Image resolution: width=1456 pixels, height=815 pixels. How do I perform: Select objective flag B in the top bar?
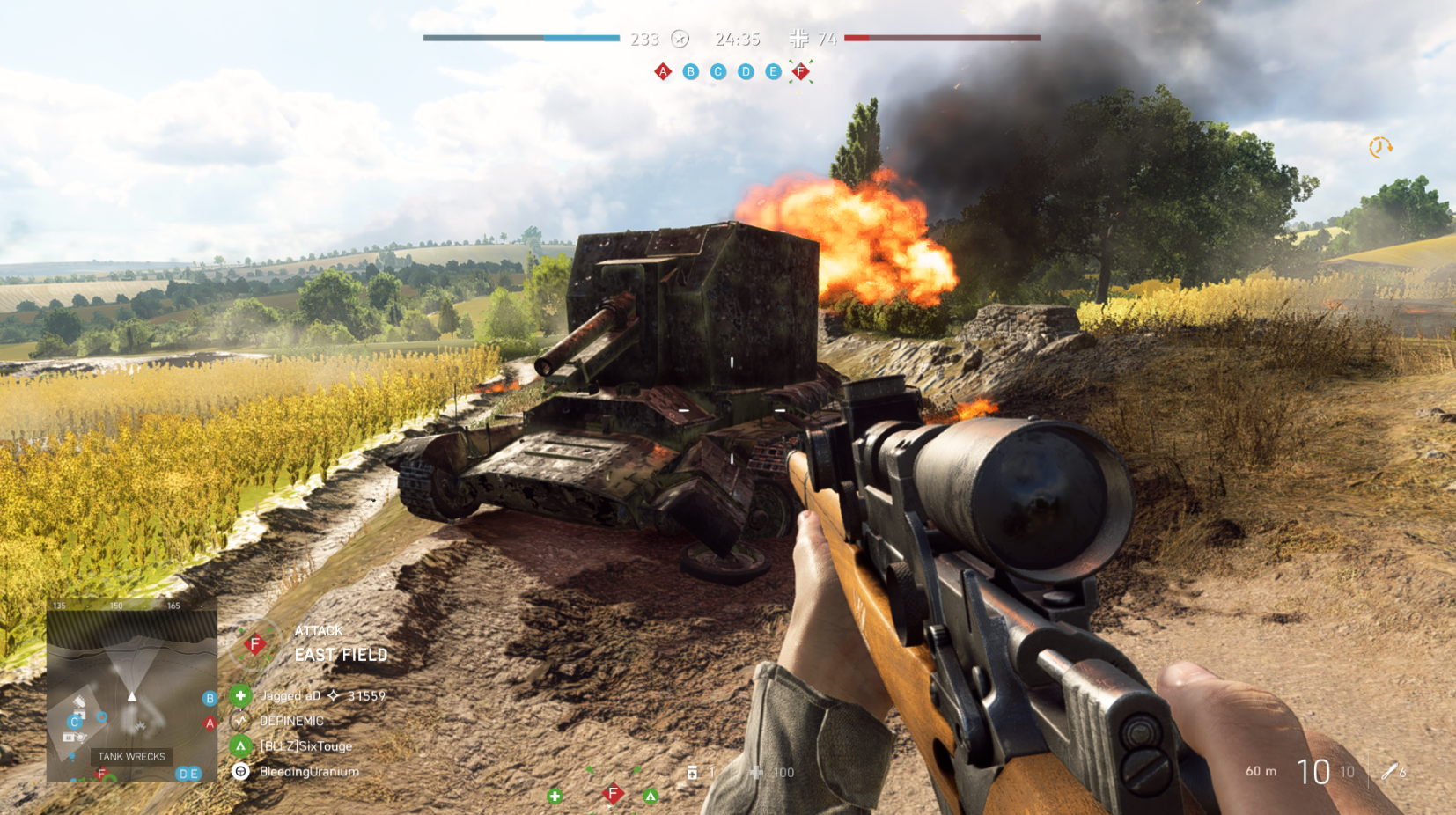(x=691, y=71)
